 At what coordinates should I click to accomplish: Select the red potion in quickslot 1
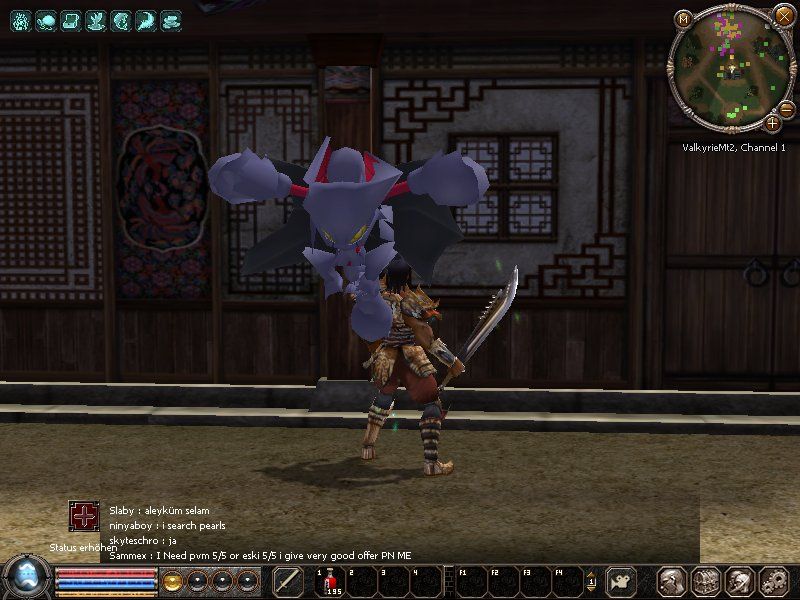coord(330,580)
